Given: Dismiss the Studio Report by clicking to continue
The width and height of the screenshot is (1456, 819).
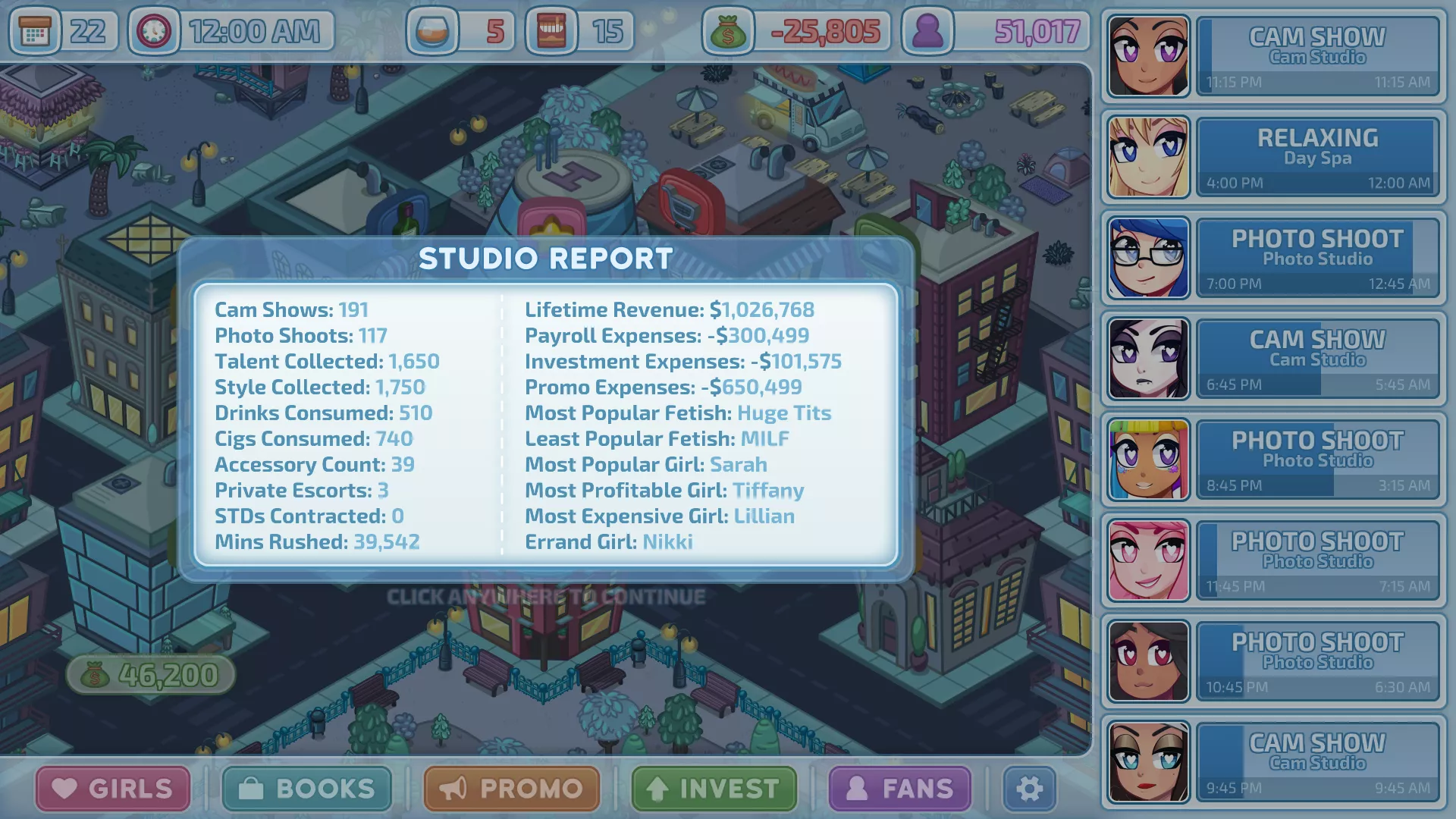Looking at the screenshot, I should tap(546, 597).
